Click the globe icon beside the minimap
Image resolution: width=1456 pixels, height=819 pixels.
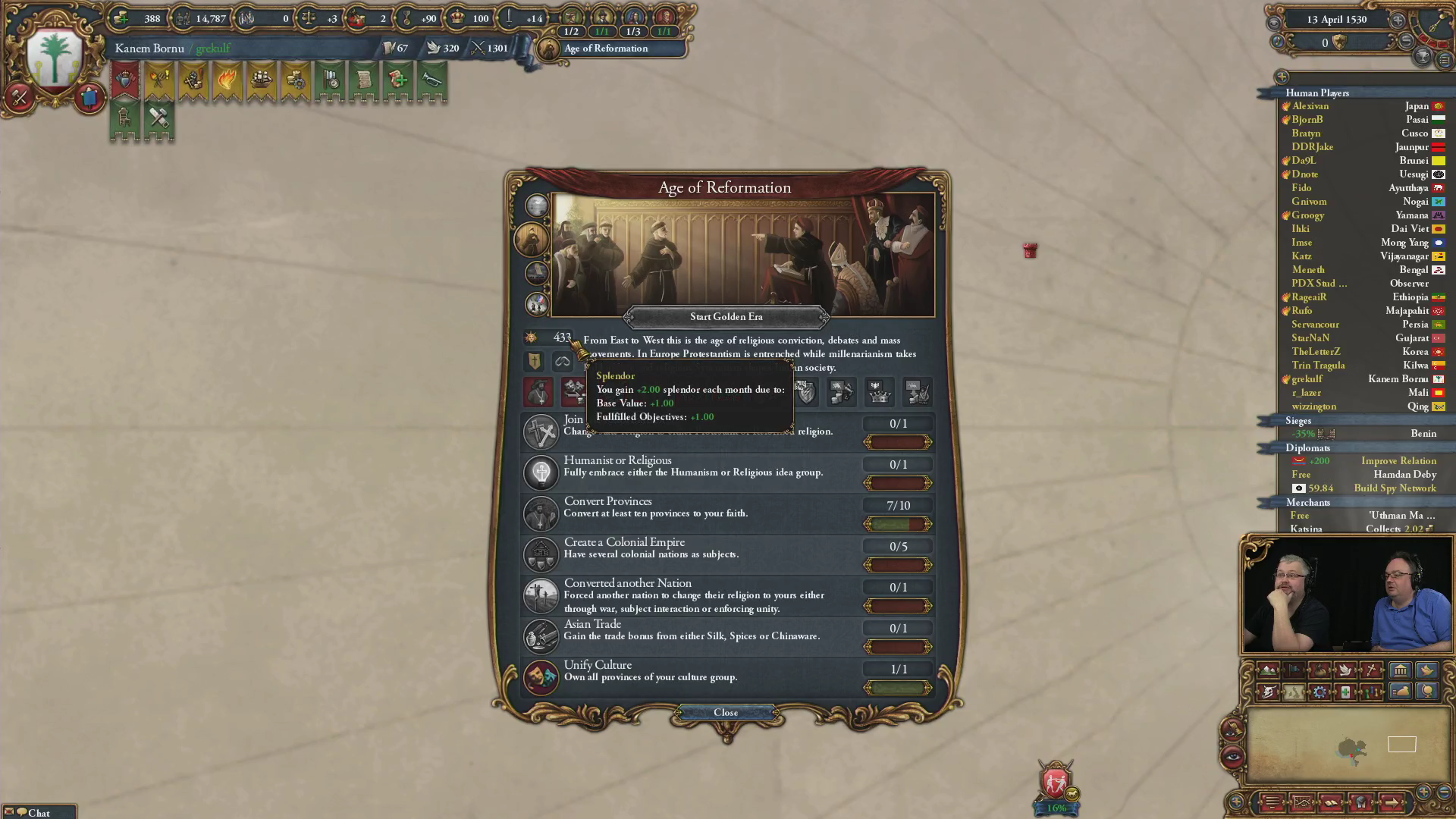1428,692
